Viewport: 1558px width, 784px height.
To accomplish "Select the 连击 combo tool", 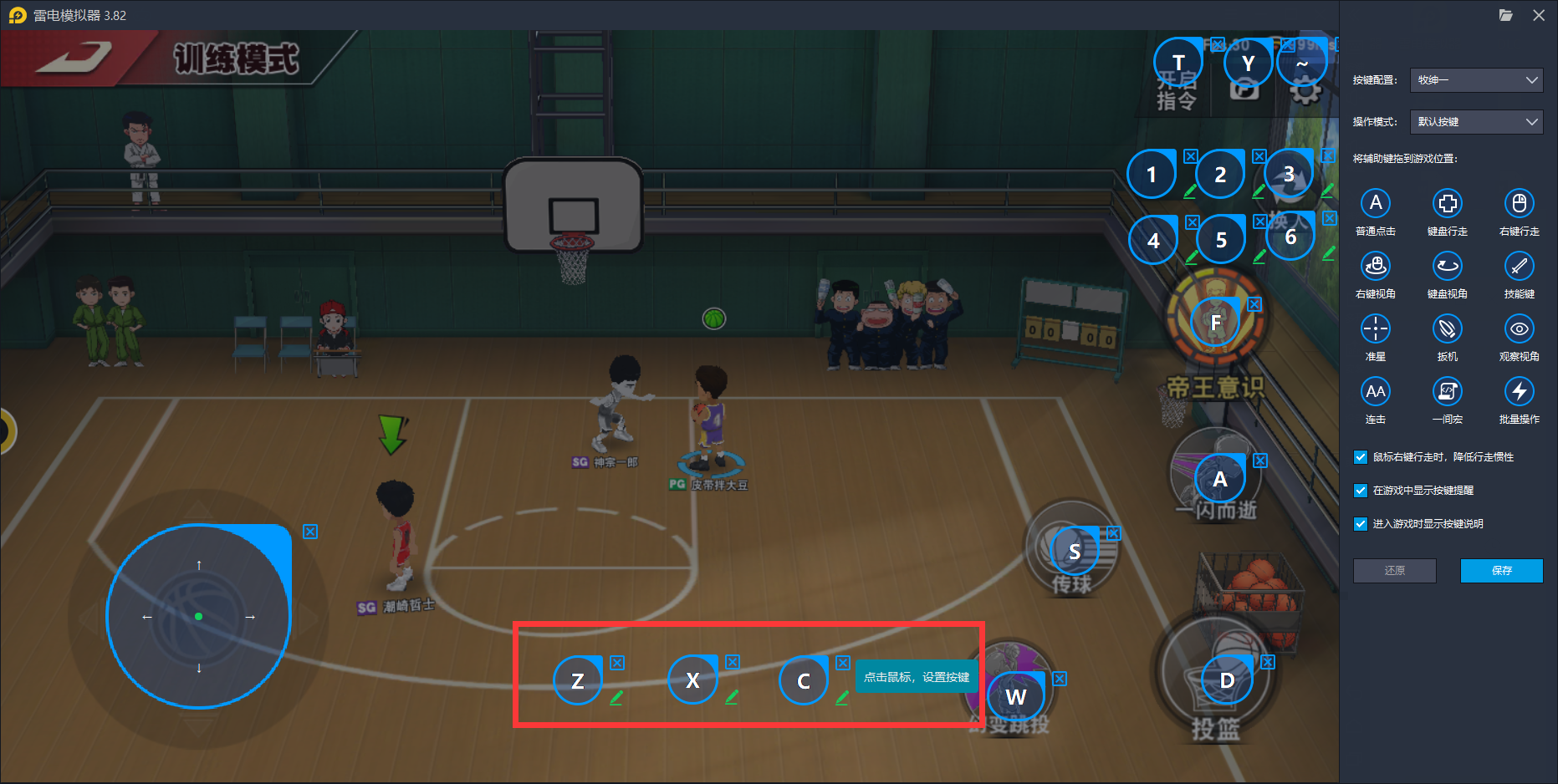I will click(x=1376, y=391).
